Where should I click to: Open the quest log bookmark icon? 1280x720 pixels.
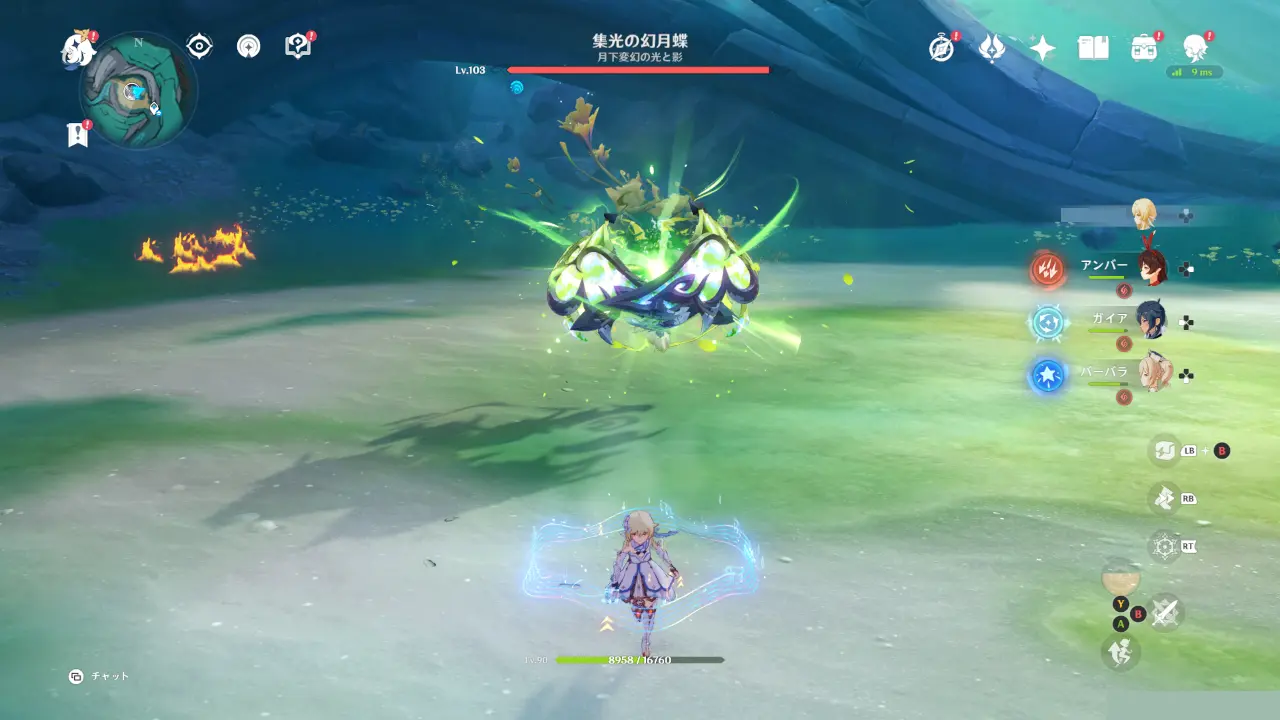[x=78, y=135]
